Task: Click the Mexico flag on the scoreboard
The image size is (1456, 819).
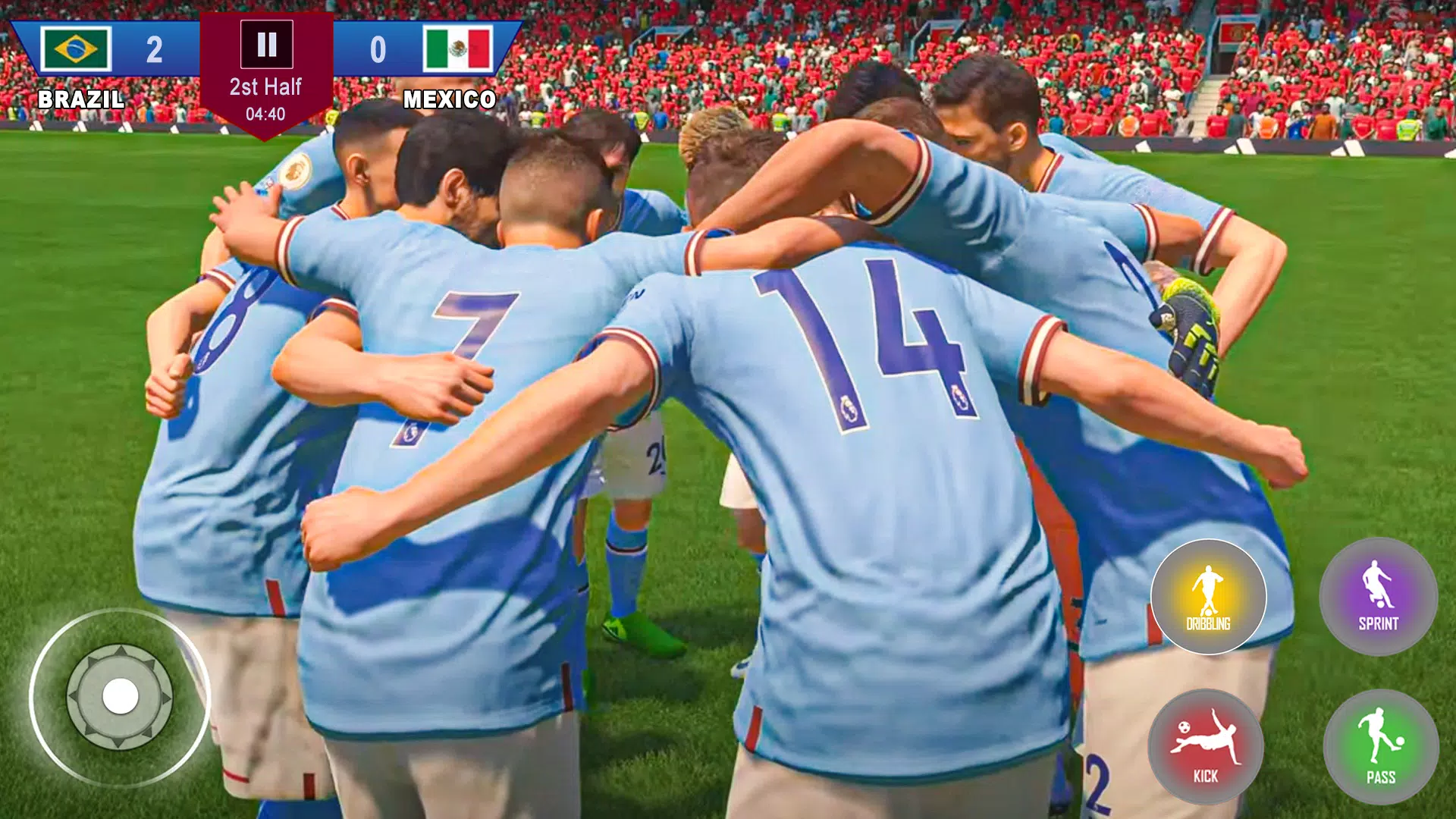Action: [x=457, y=45]
